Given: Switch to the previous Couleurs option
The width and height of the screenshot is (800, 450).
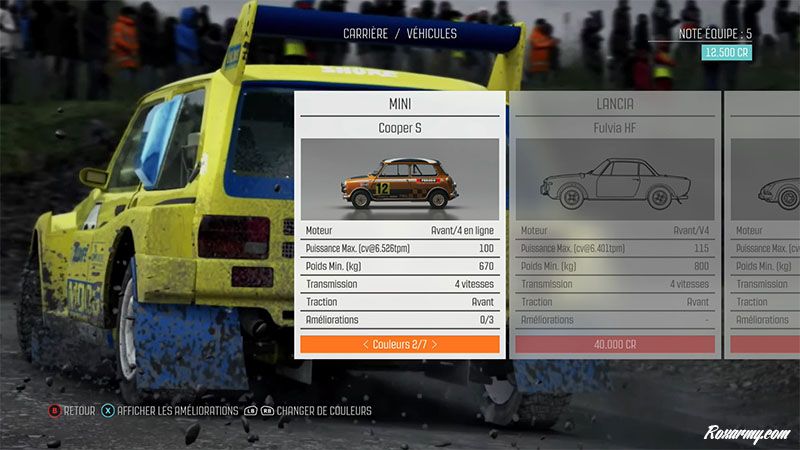Looking at the screenshot, I should point(365,344).
